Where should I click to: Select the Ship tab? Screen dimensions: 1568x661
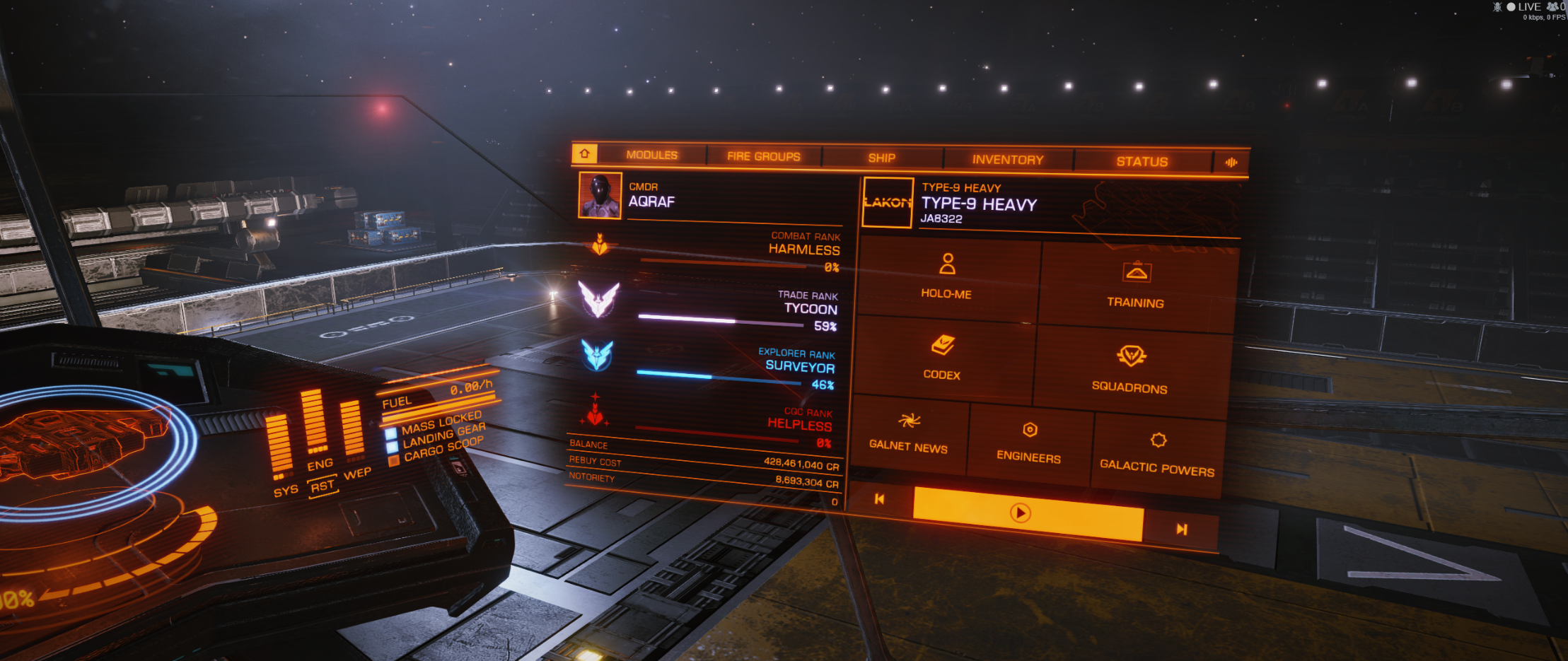click(x=881, y=158)
